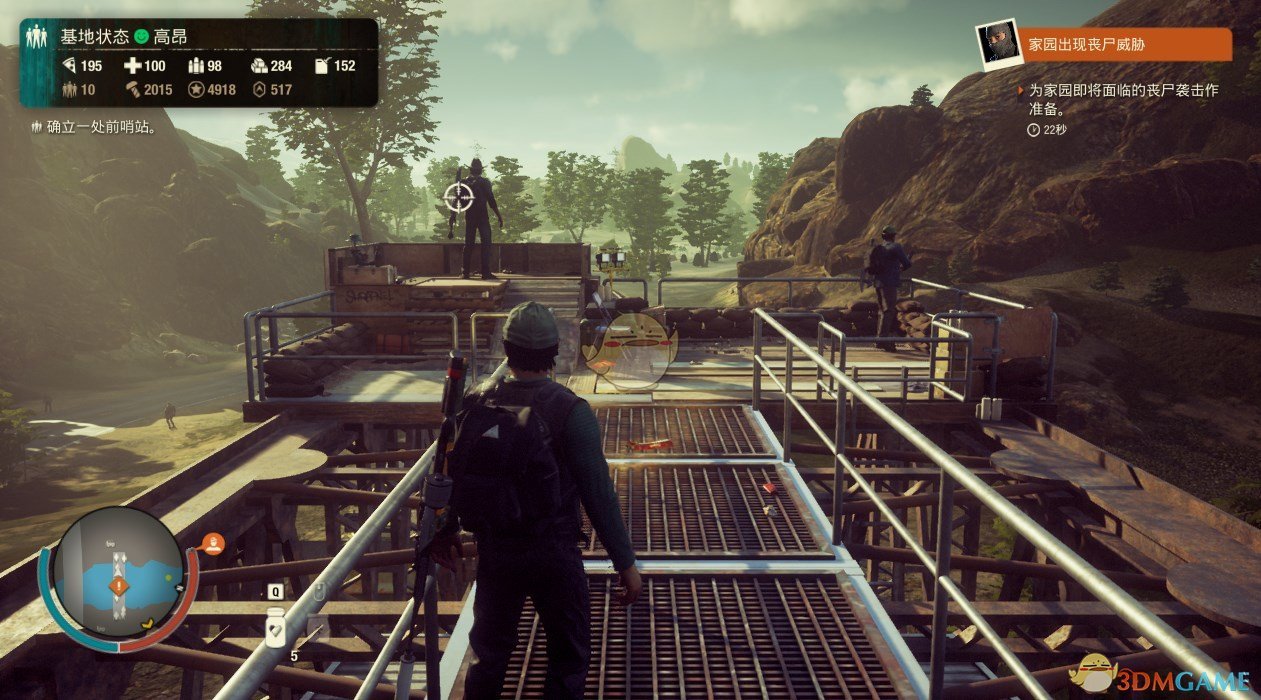Select the fuel can resource icon
The width and height of the screenshot is (1261, 700).
(x=322, y=66)
